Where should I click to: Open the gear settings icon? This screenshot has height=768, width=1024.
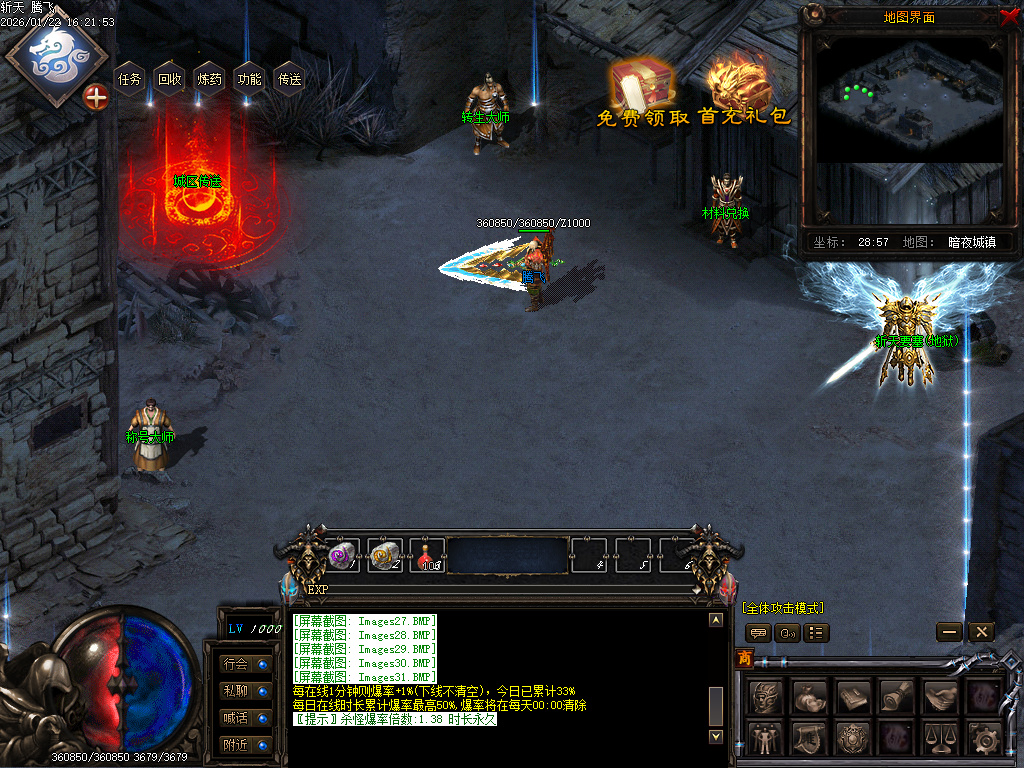click(984, 738)
